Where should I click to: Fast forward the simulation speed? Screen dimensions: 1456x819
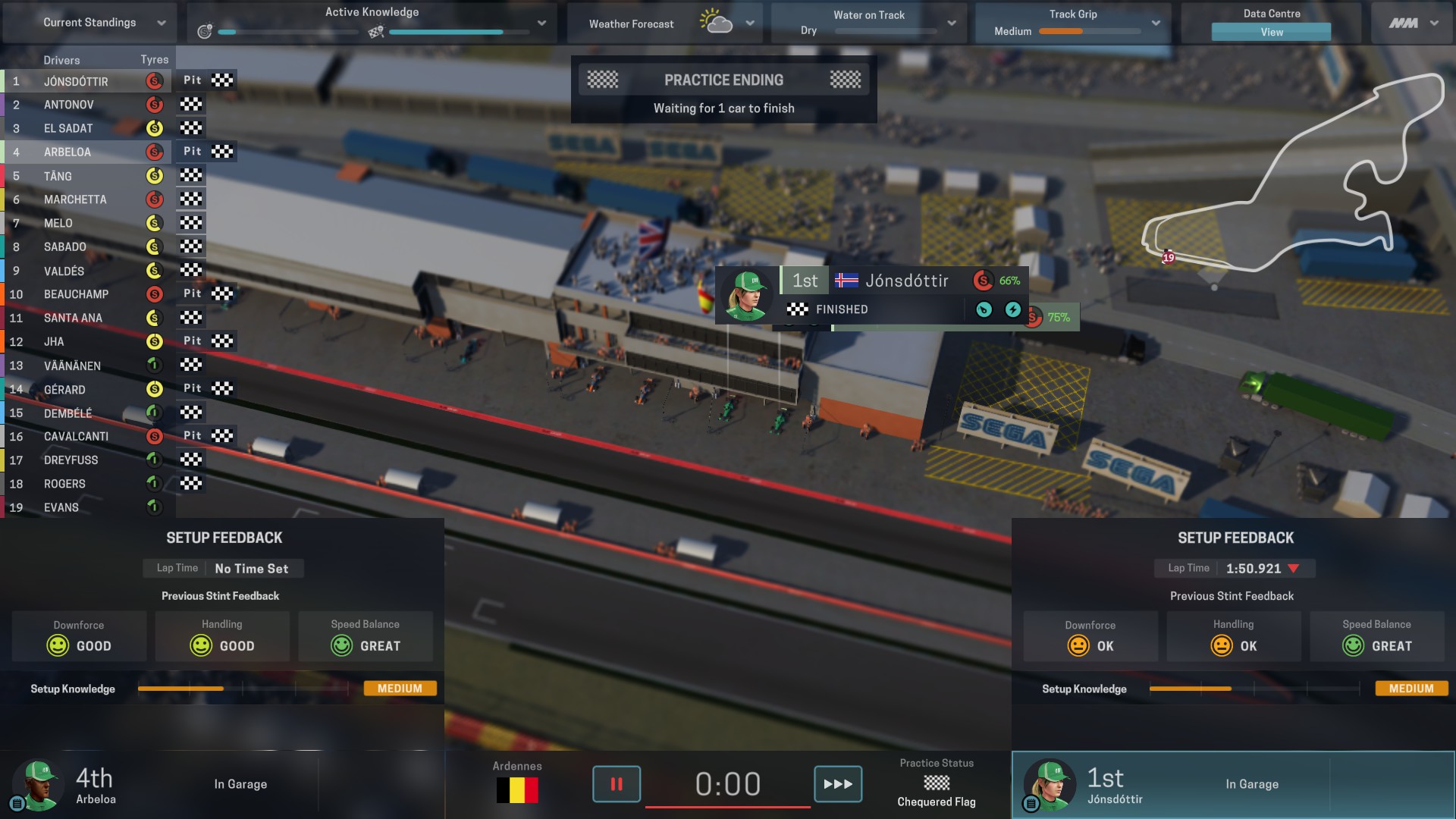point(837,784)
